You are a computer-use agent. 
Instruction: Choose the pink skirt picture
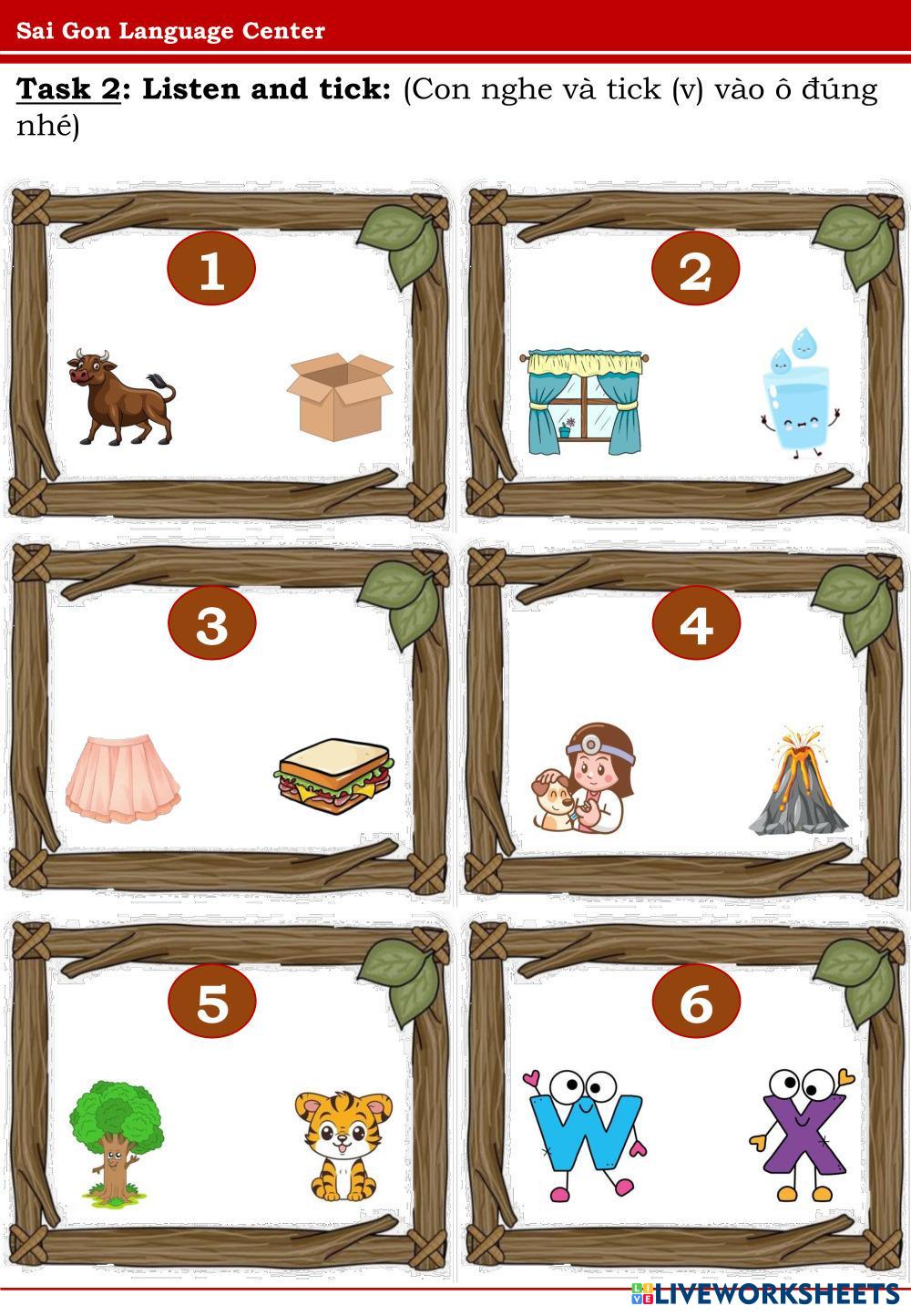click(x=123, y=774)
